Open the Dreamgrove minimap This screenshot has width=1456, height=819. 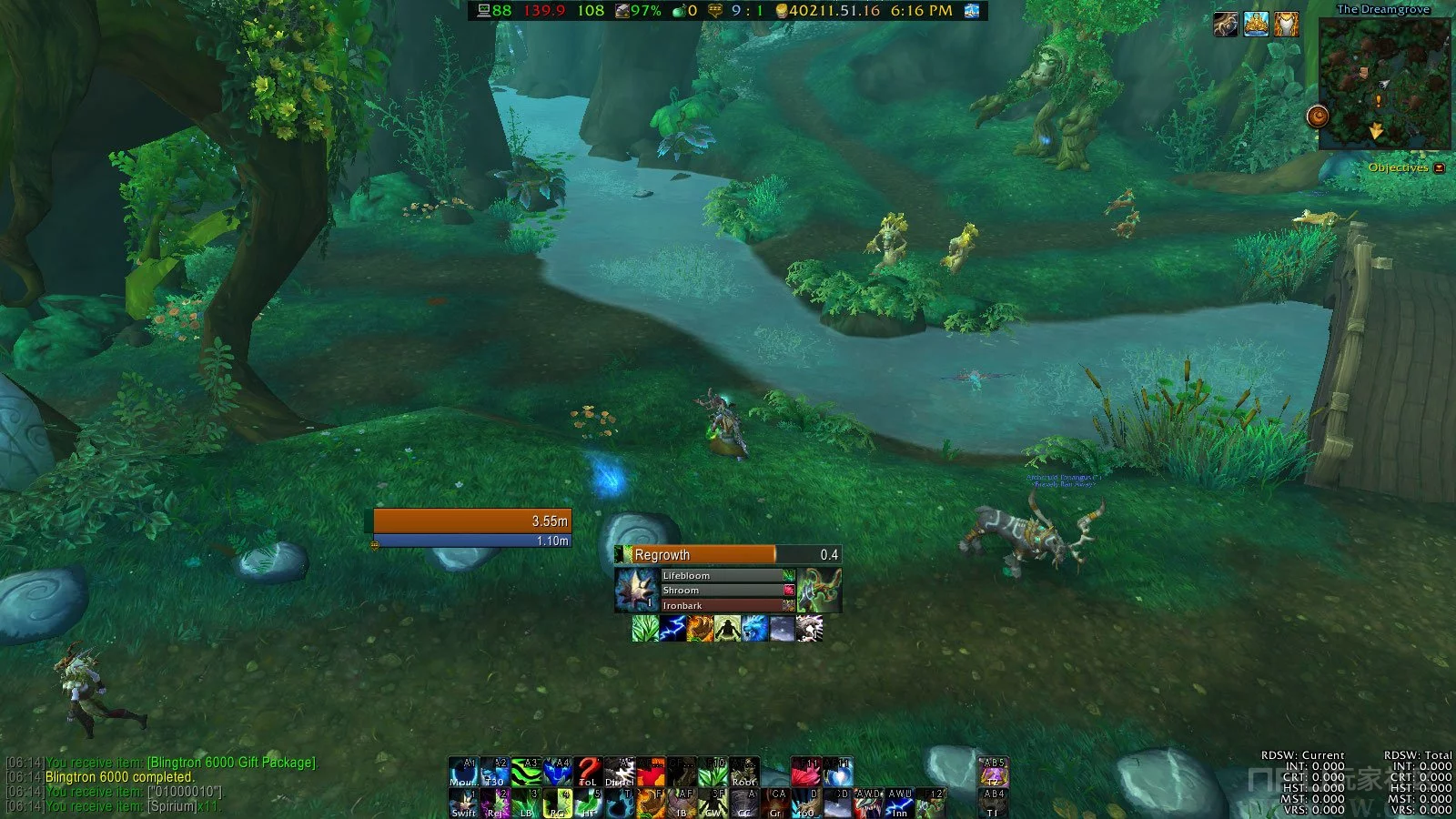[1383, 84]
